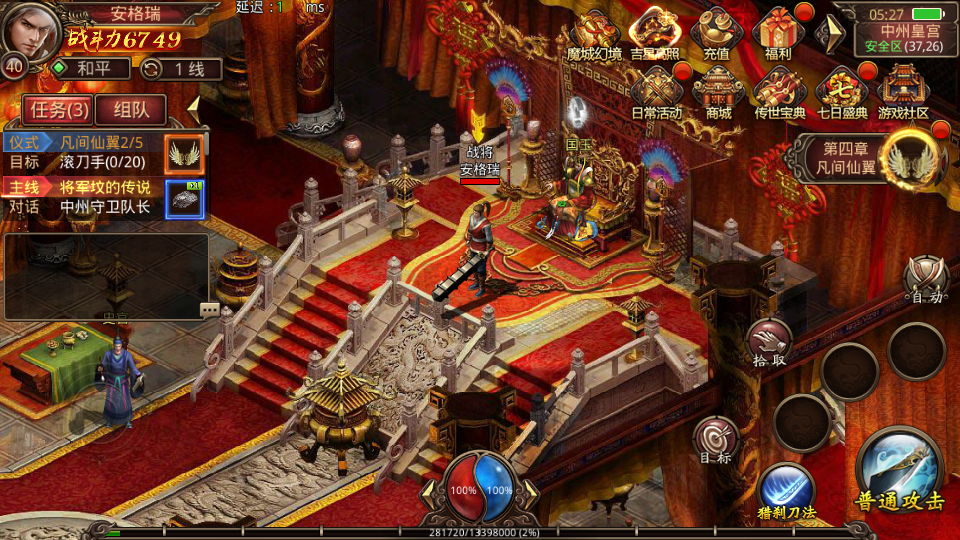This screenshot has height=540, width=960.
Task: Toggle the 和平 peace combat mode
Action: click(x=91, y=69)
